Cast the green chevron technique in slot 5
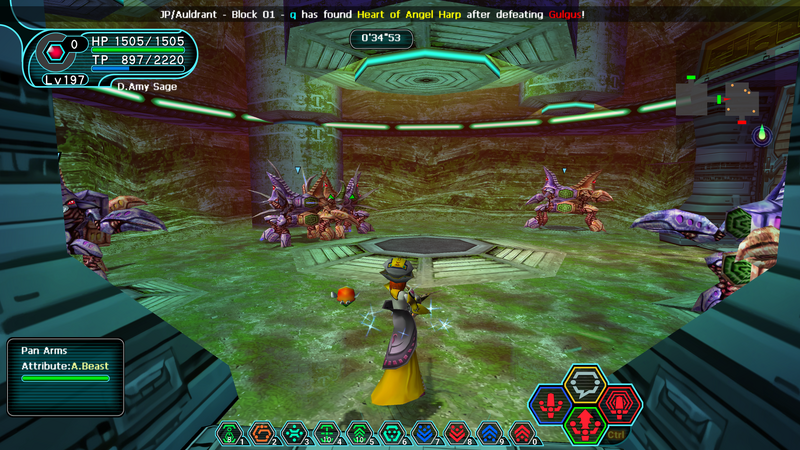Viewport: 800px width, 450px height. (359, 435)
